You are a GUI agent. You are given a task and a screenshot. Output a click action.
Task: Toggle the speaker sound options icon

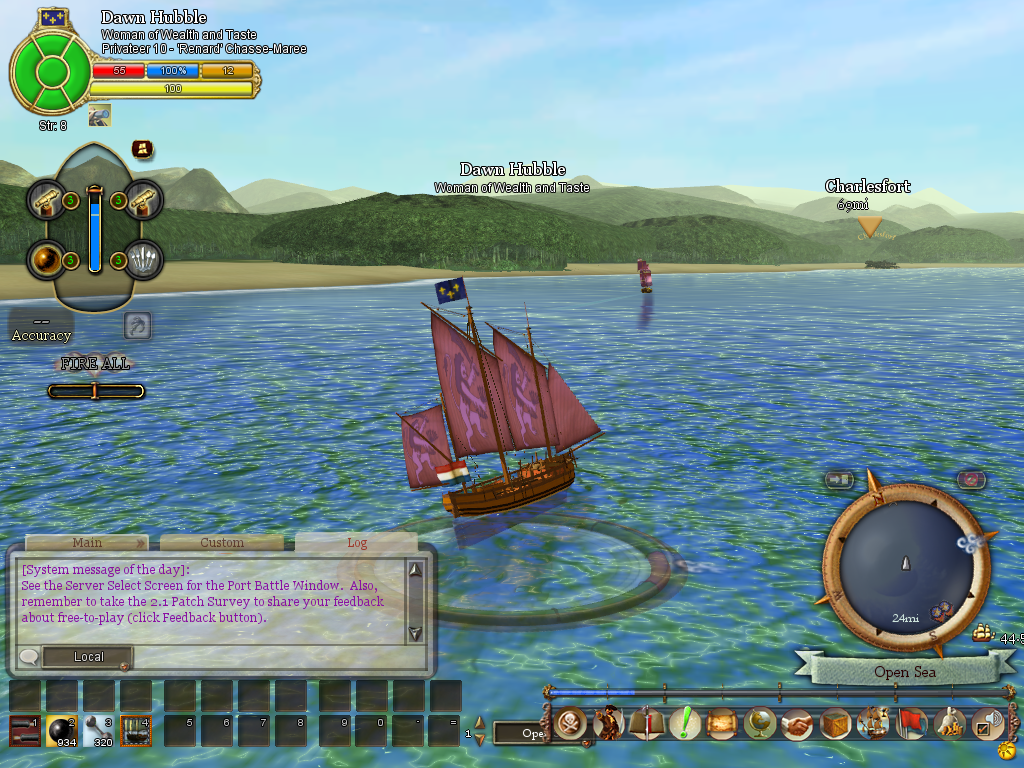click(987, 722)
